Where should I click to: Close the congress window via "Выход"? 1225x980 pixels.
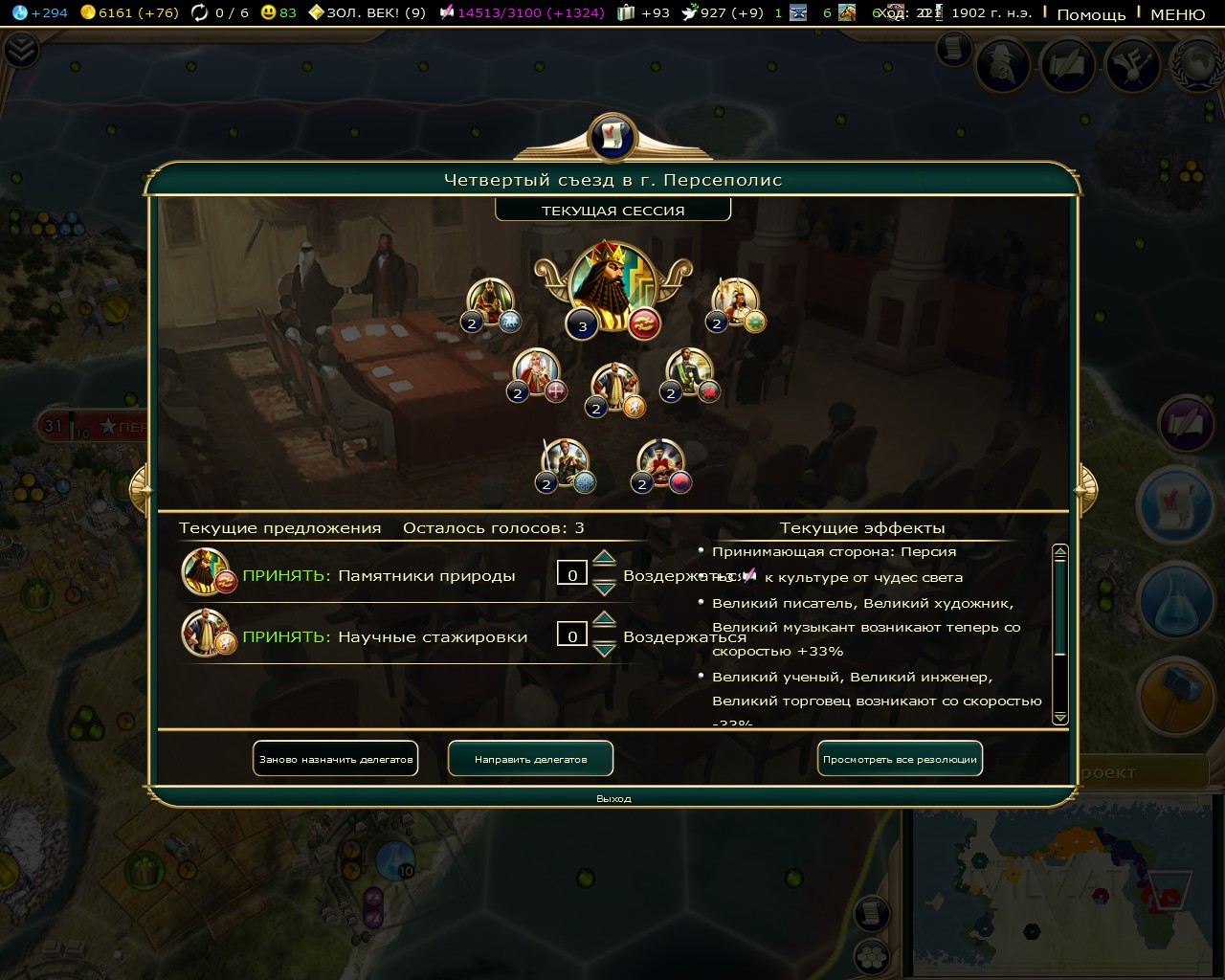click(x=613, y=798)
